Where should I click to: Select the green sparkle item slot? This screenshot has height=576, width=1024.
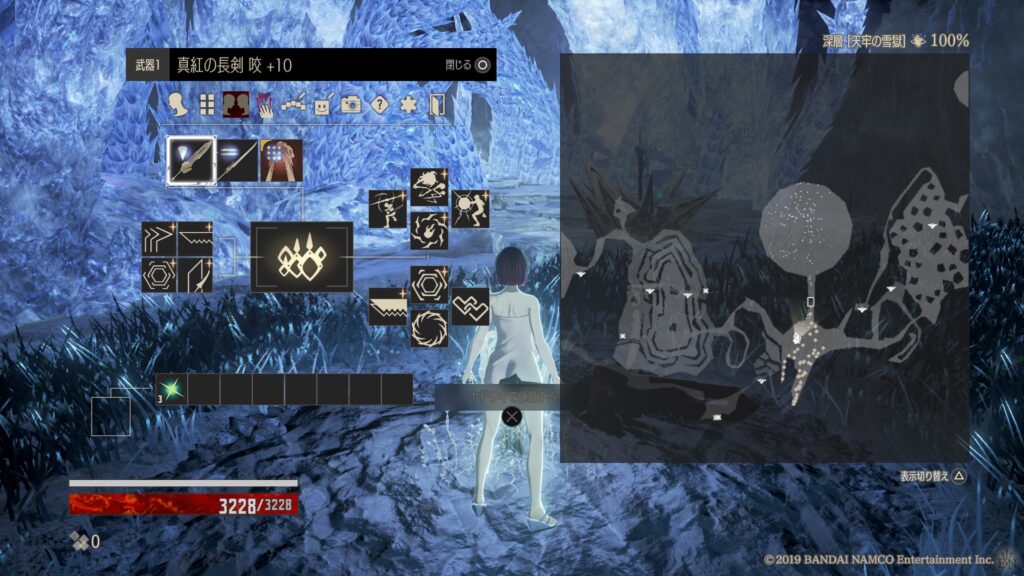171,389
